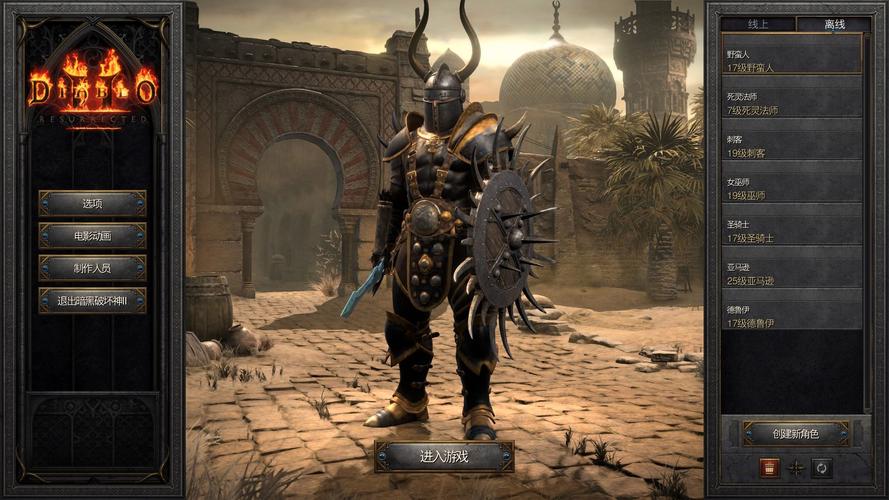Click 创建新角色 to create a new character
The image size is (889, 500).
coord(796,433)
